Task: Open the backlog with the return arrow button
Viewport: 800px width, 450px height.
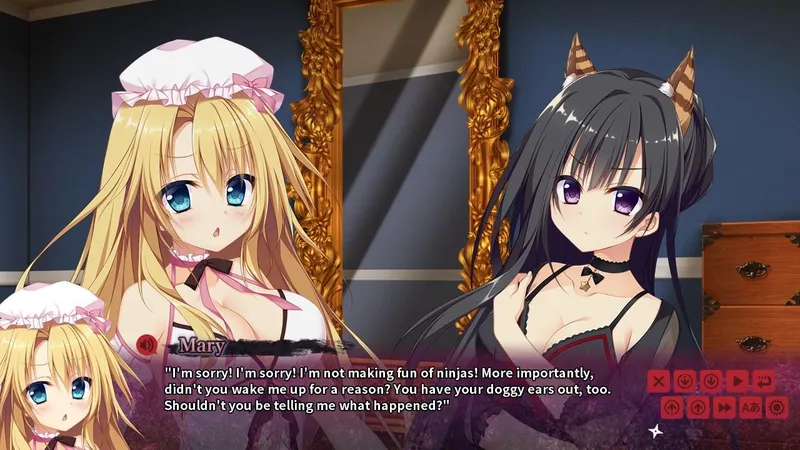Action: (x=764, y=381)
